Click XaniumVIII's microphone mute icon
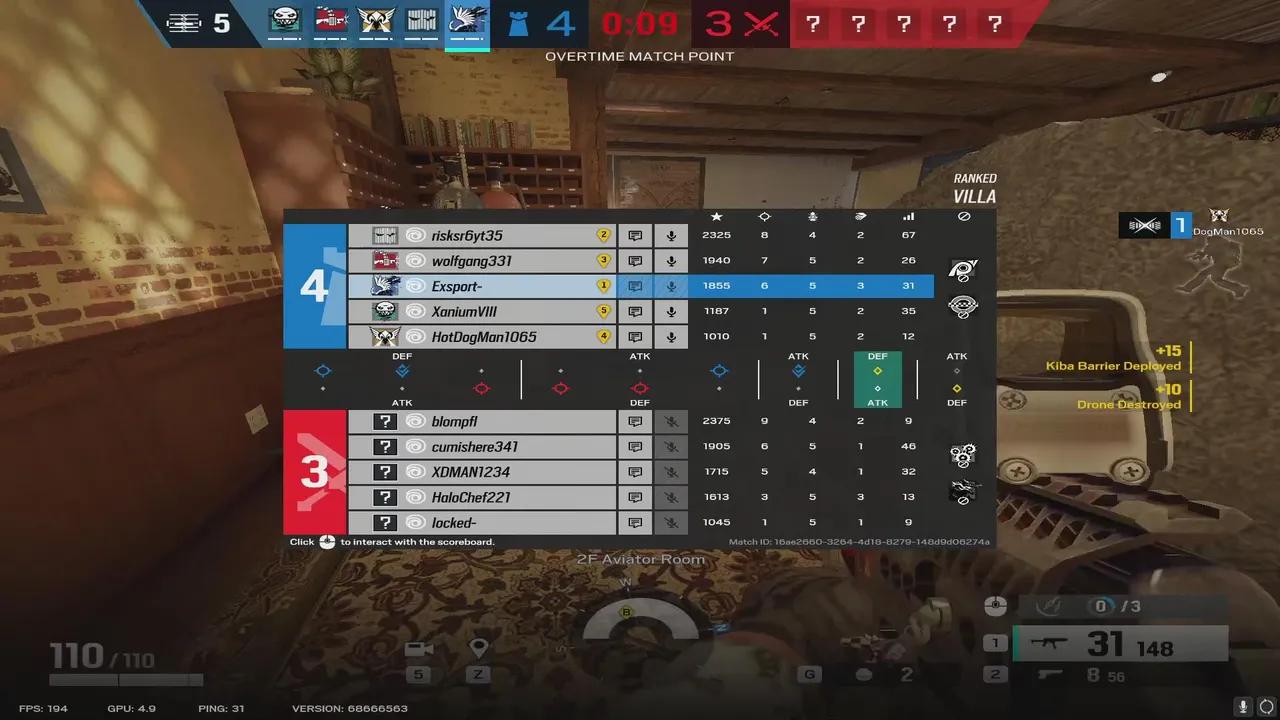 pyautogui.click(x=671, y=311)
